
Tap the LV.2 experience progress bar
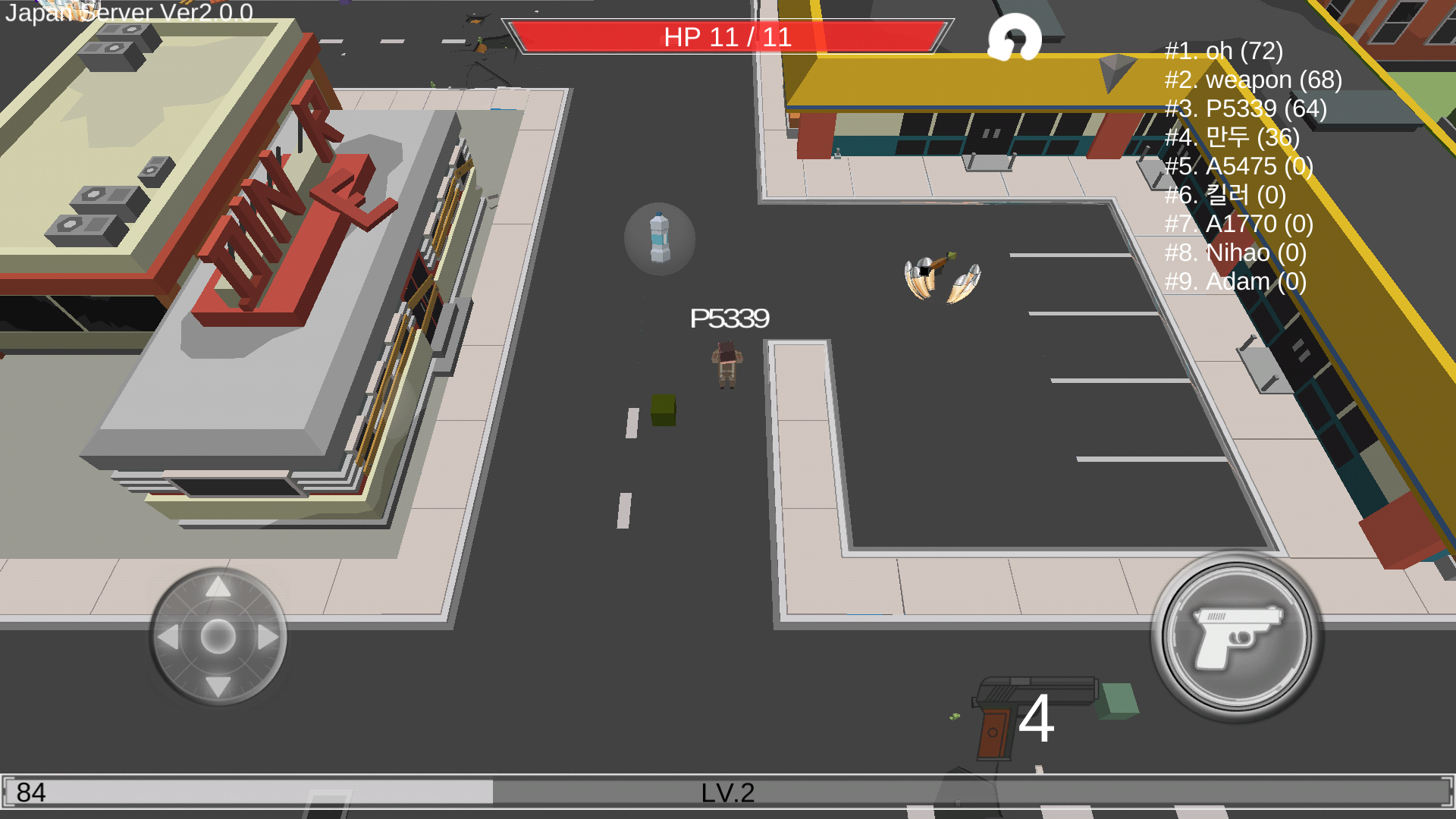[x=726, y=793]
